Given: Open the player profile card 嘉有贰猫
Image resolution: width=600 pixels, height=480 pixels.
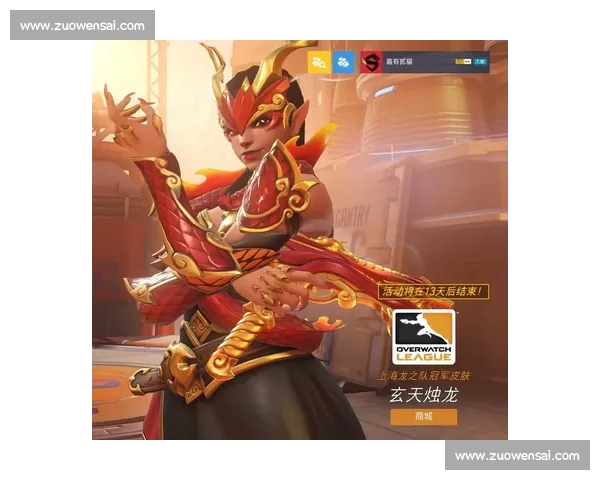Looking at the screenshot, I should tap(425, 62).
